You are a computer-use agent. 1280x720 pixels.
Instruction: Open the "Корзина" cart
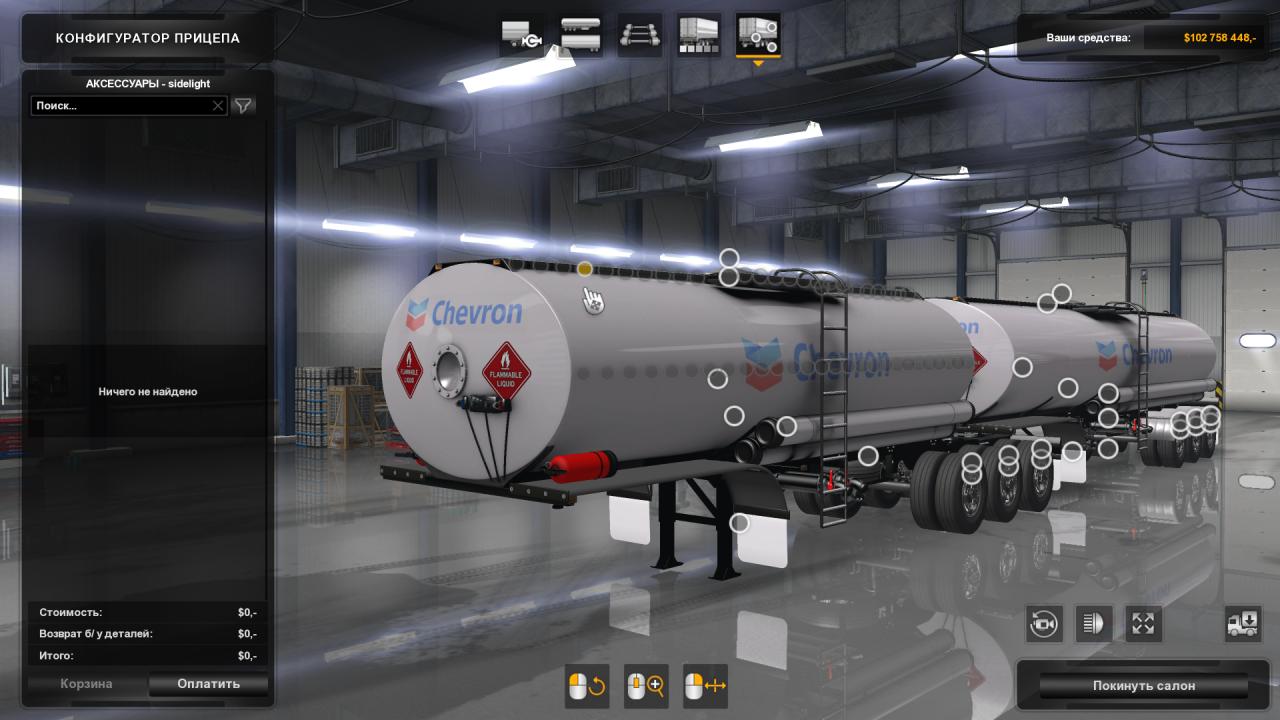click(x=86, y=684)
